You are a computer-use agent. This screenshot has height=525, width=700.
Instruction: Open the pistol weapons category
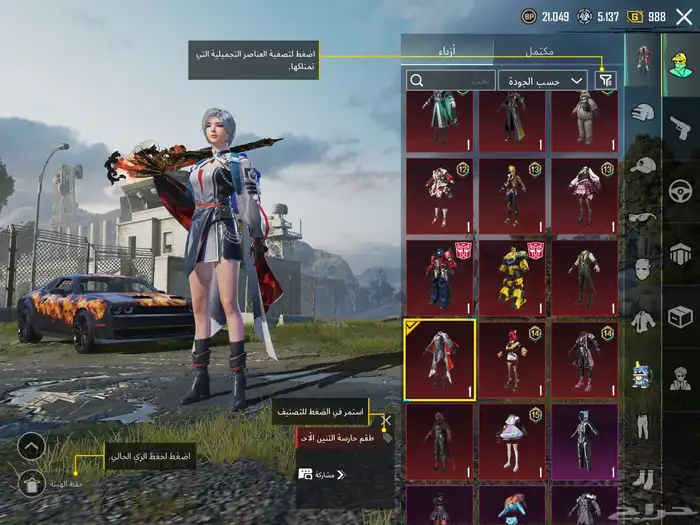coord(680,128)
